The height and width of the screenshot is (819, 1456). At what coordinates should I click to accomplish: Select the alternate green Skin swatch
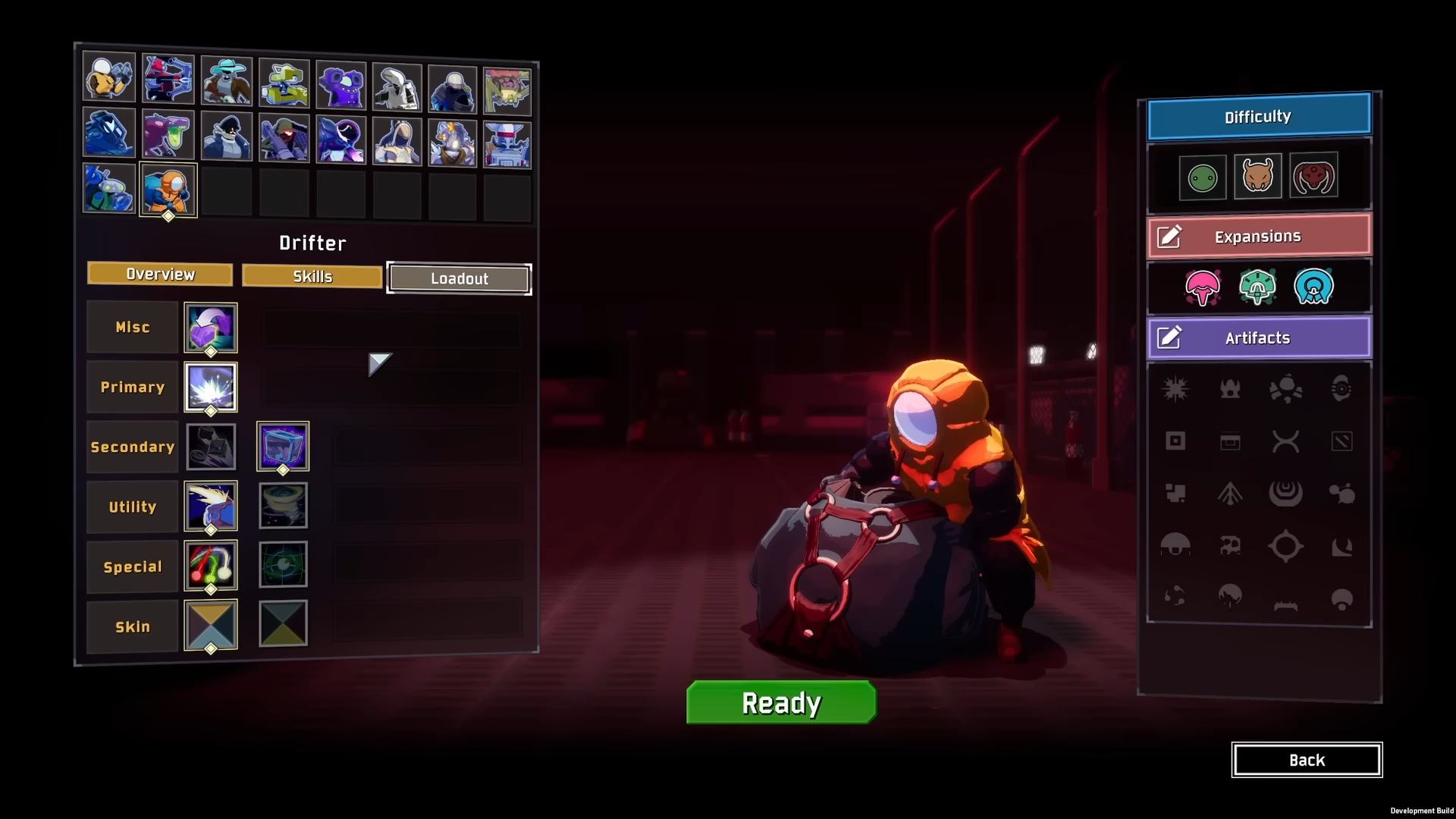283,623
